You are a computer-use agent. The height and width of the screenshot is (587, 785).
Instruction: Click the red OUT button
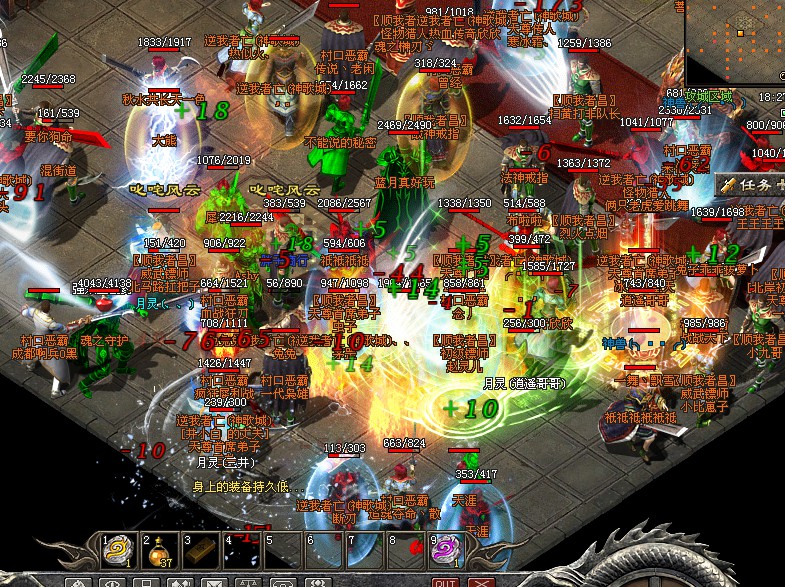point(445,582)
